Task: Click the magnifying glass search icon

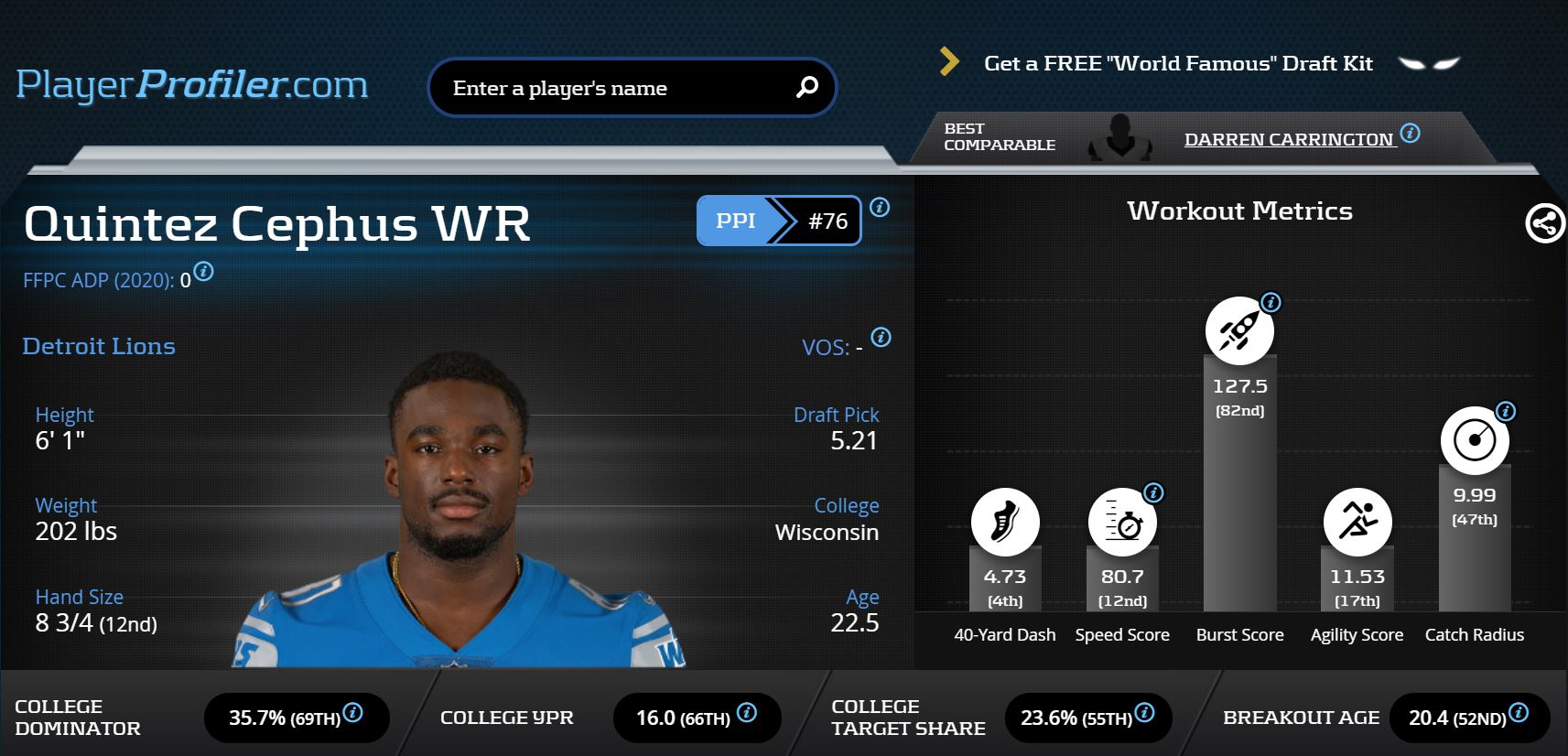Action: pyautogui.click(x=806, y=87)
